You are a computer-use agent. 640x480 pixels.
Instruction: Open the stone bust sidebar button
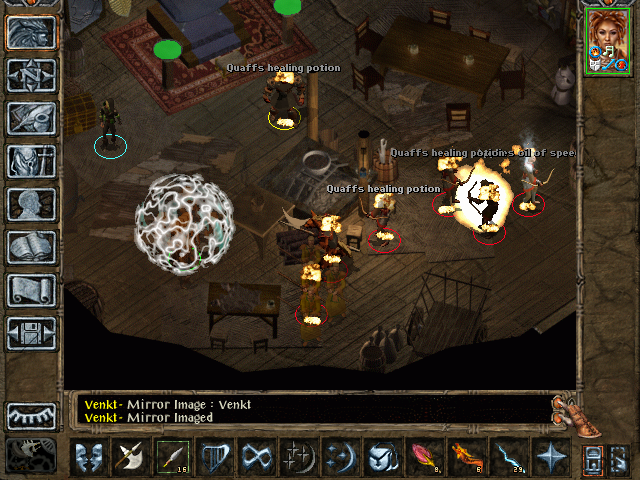pos(31,204)
